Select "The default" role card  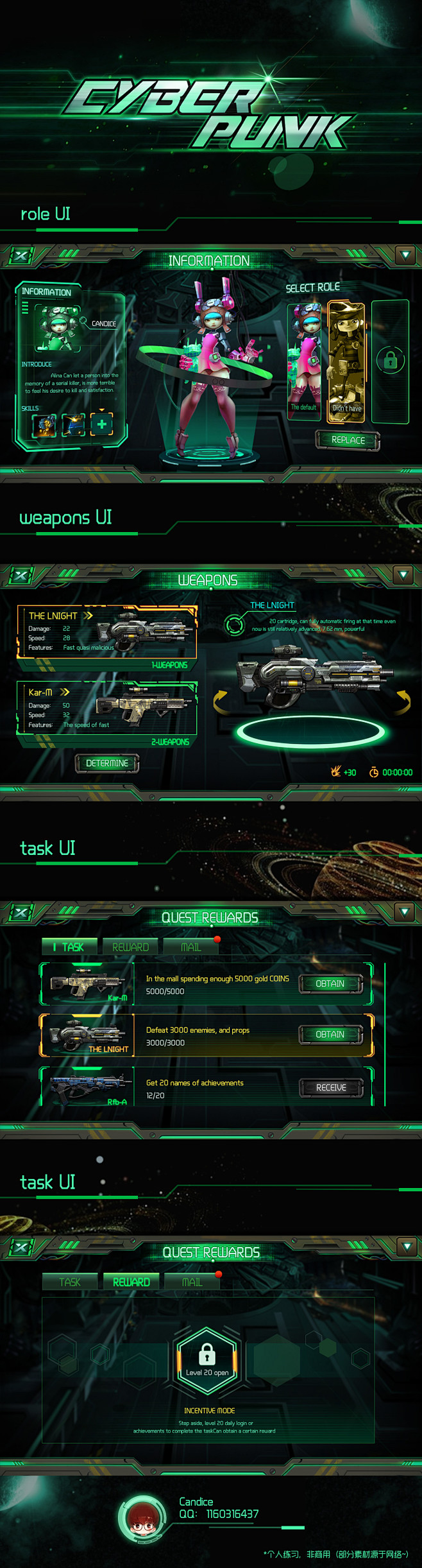tap(304, 361)
